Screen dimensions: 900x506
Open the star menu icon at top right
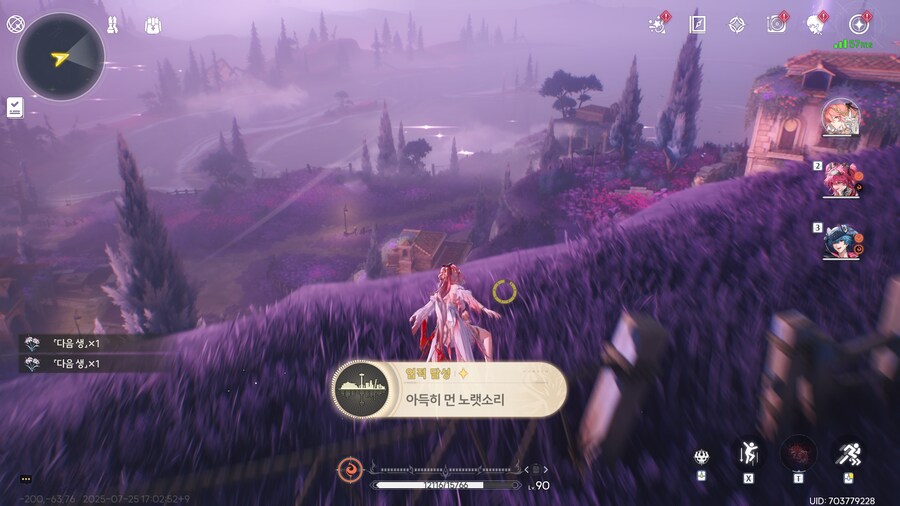tap(858, 25)
